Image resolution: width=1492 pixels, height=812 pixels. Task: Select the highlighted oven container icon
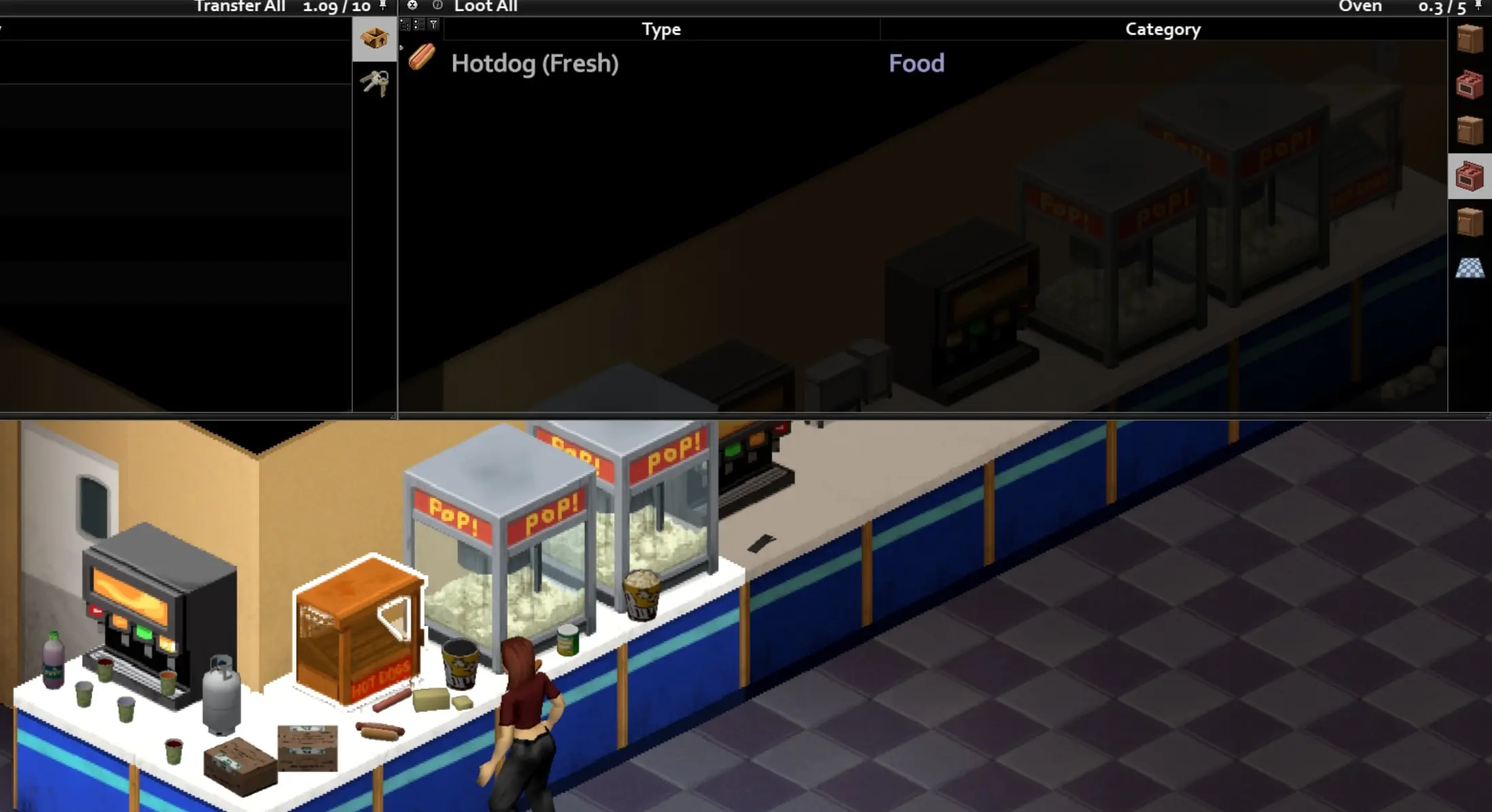pyautogui.click(x=1470, y=177)
